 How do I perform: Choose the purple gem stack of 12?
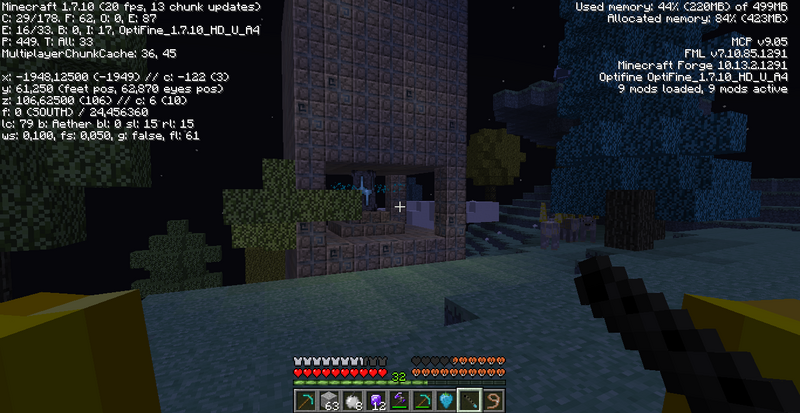375,400
